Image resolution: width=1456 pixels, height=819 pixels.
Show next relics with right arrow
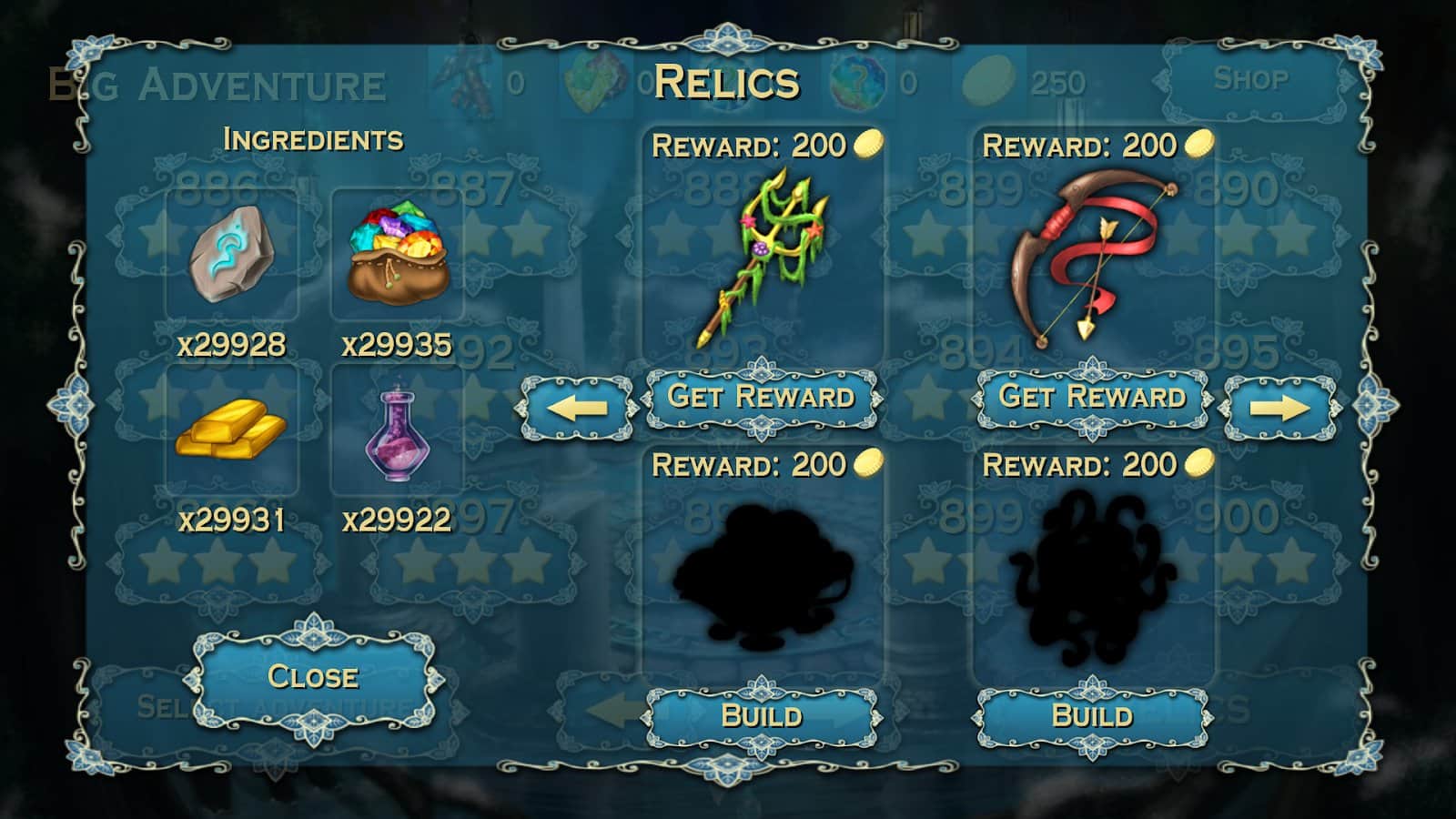(x=1279, y=408)
